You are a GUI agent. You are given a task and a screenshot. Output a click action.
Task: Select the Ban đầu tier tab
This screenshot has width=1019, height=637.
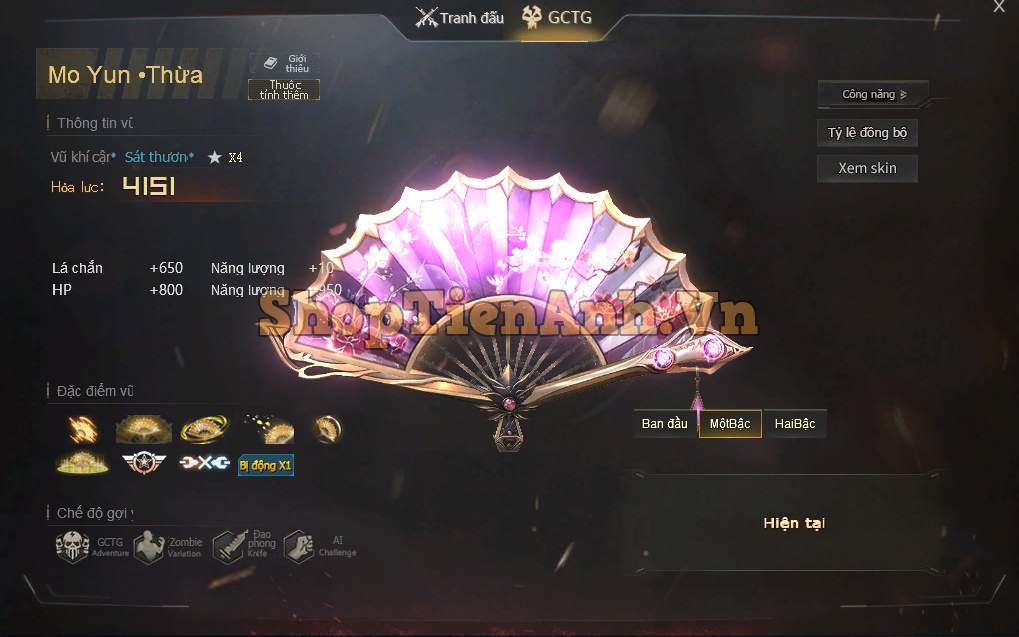tap(665, 424)
